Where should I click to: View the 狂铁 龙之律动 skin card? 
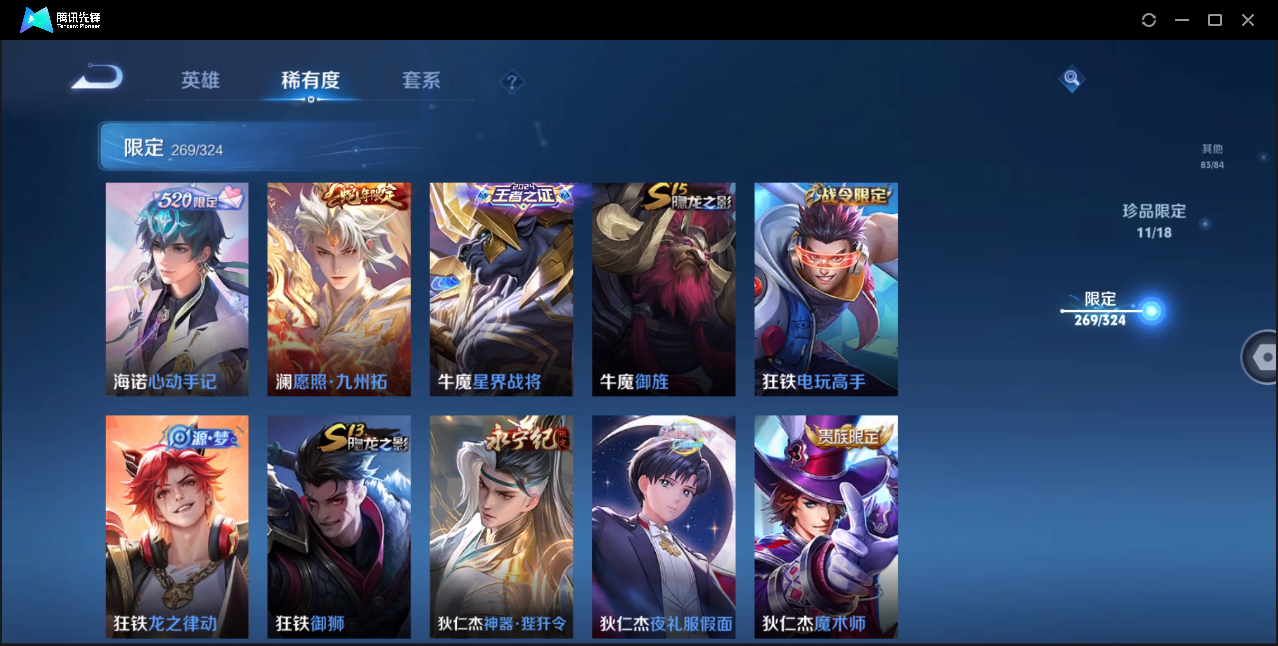[x=177, y=526]
